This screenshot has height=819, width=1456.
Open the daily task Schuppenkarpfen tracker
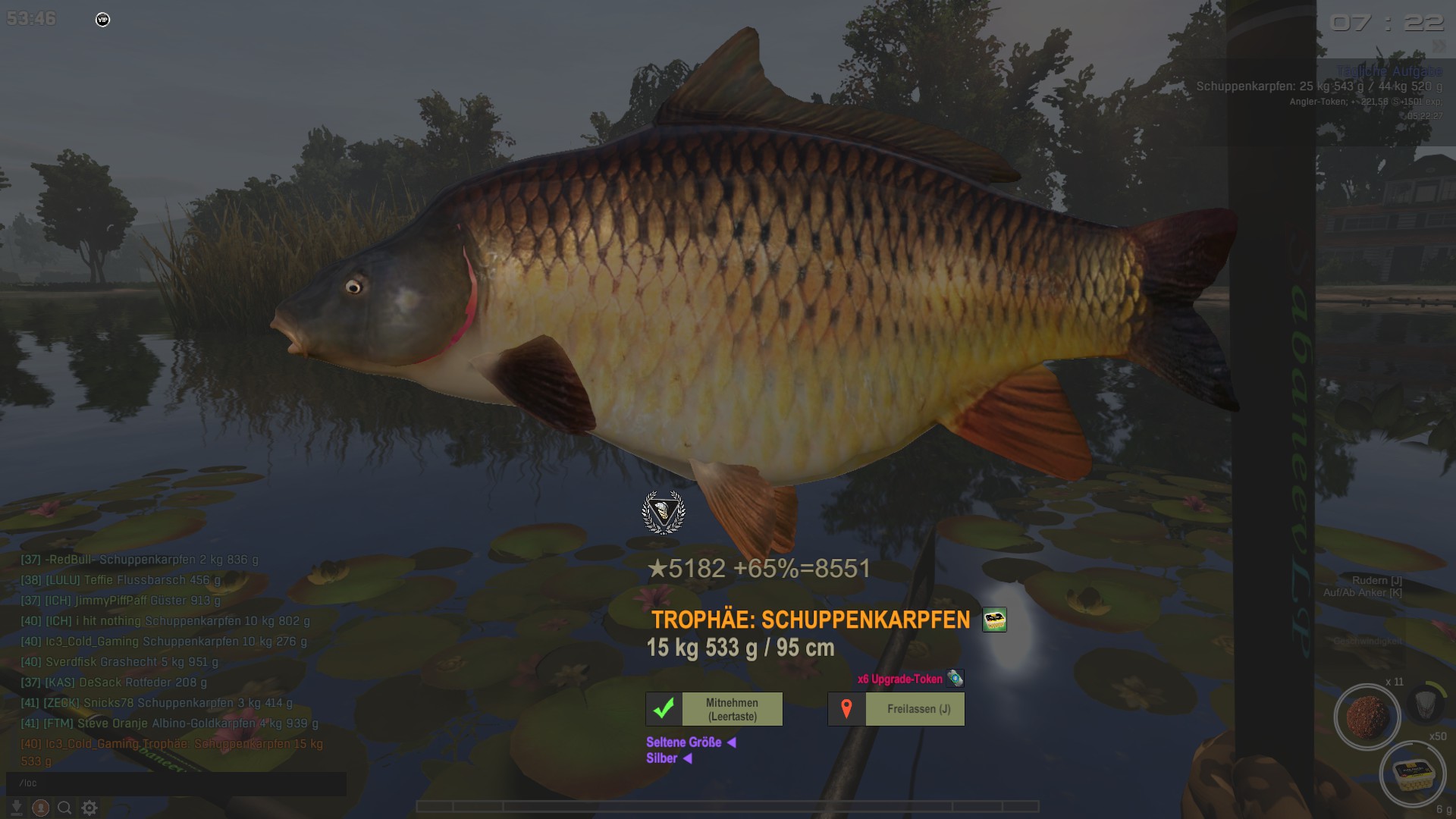[x=1319, y=86]
